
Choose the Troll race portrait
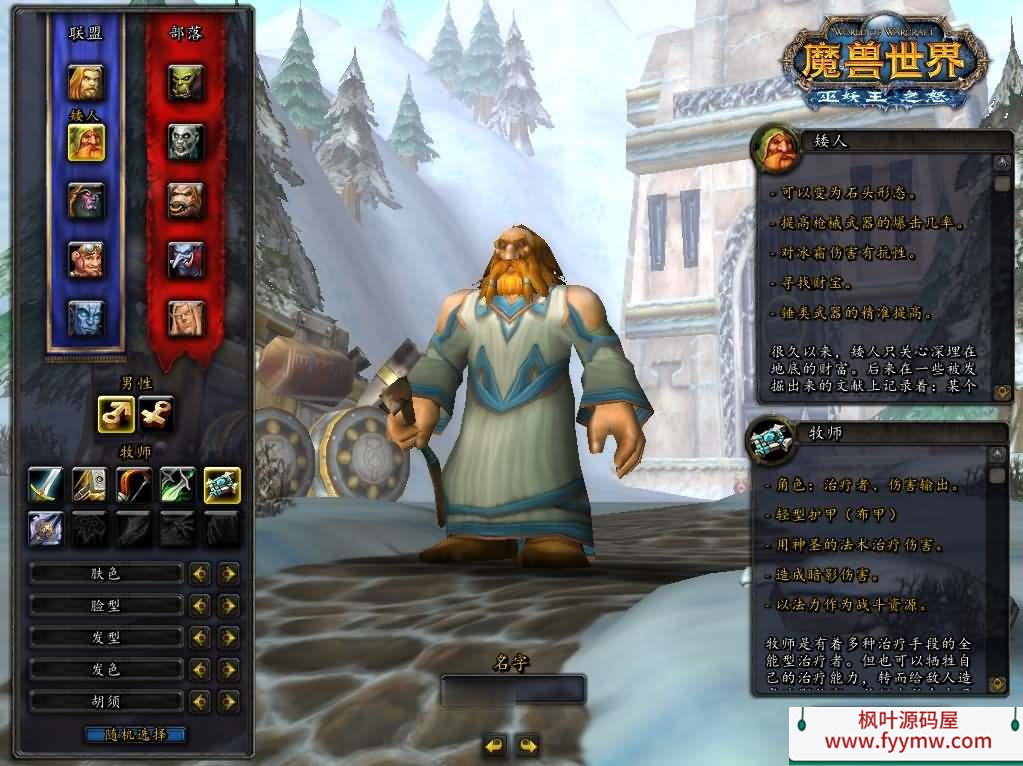pyautogui.click(x=185, y=259)
